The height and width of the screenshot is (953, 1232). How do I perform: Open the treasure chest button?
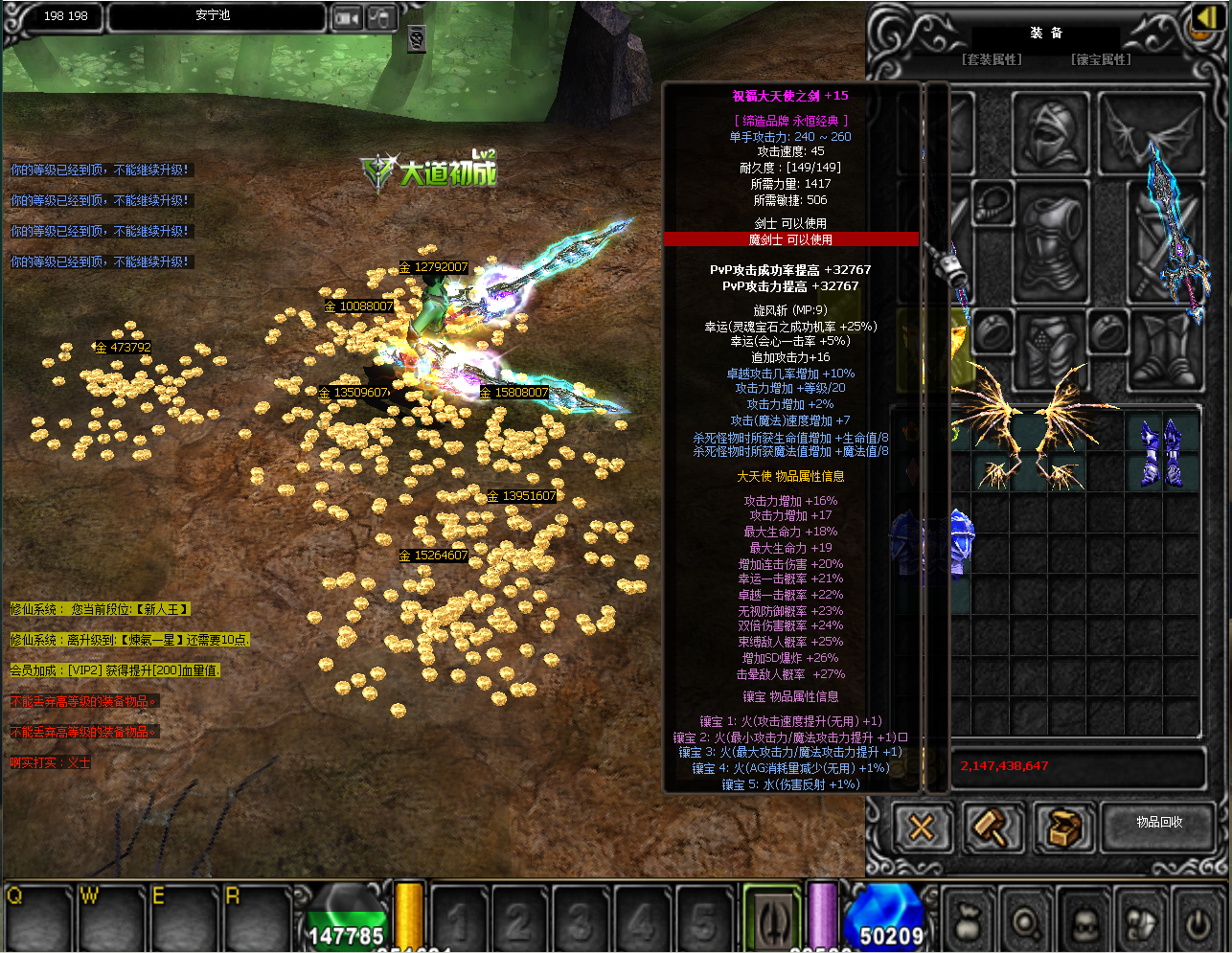click(1062, 827)
